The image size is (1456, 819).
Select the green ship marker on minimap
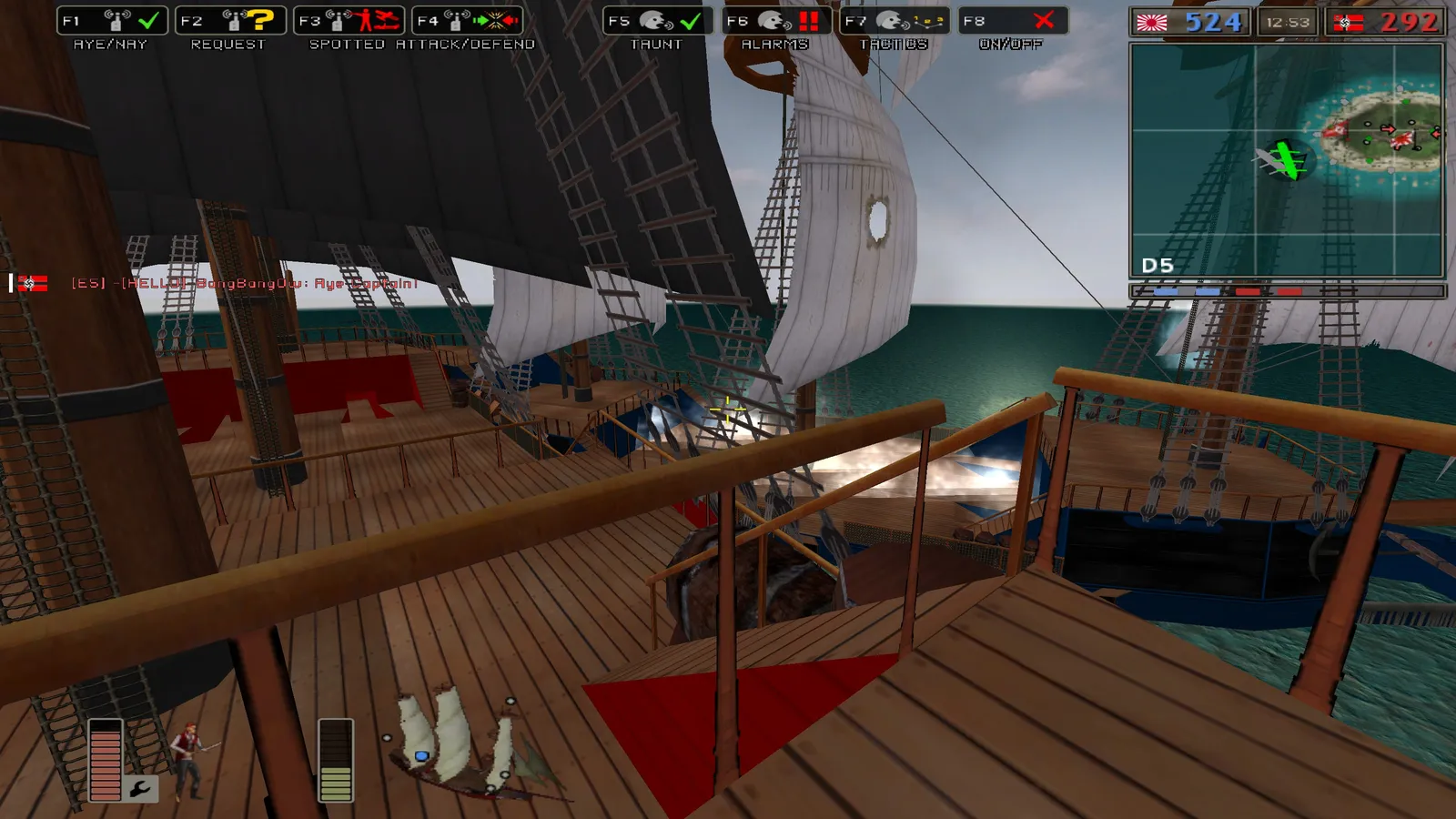click(1285, 160)
